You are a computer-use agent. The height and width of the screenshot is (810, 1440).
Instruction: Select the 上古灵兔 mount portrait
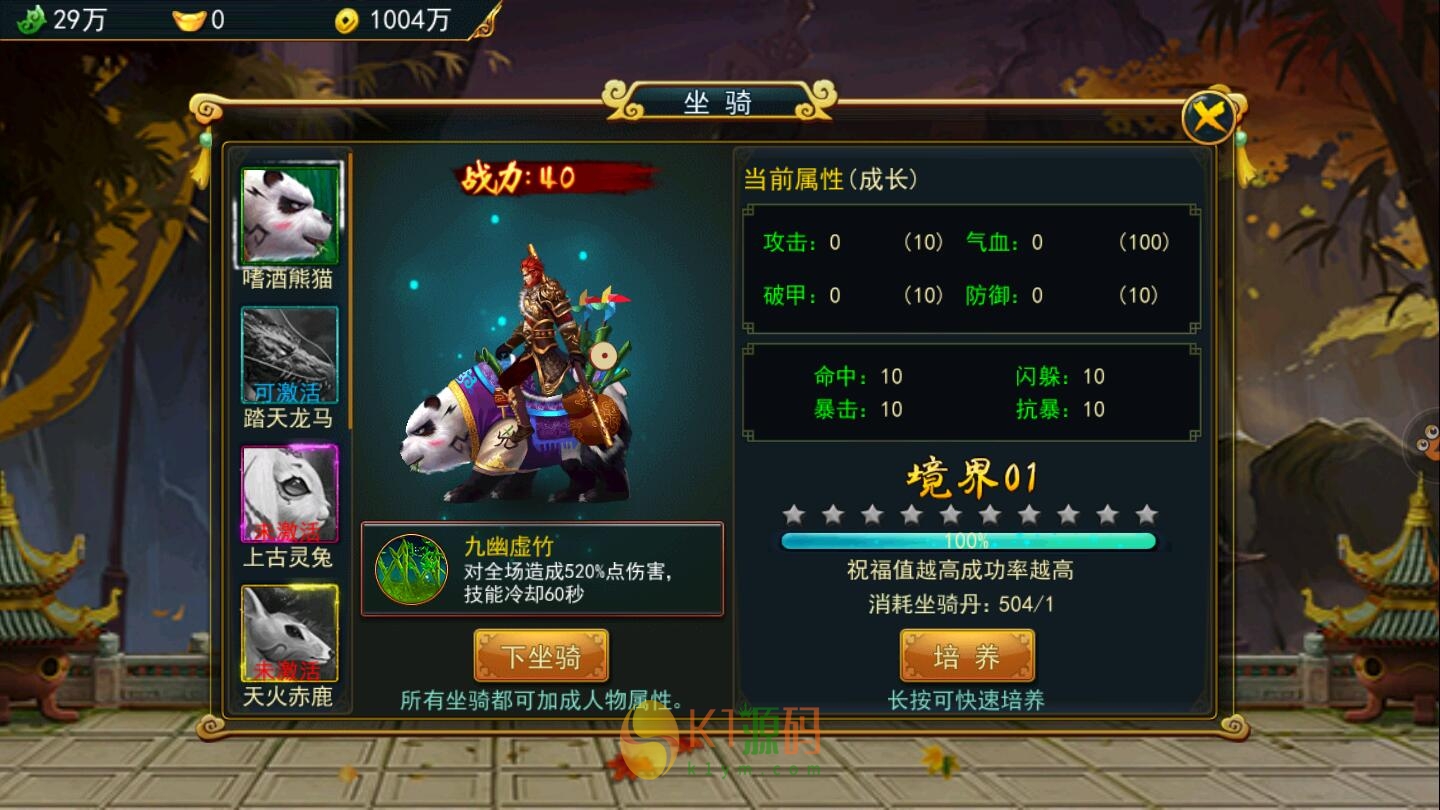pyautogui.click(x=291, y=492)
